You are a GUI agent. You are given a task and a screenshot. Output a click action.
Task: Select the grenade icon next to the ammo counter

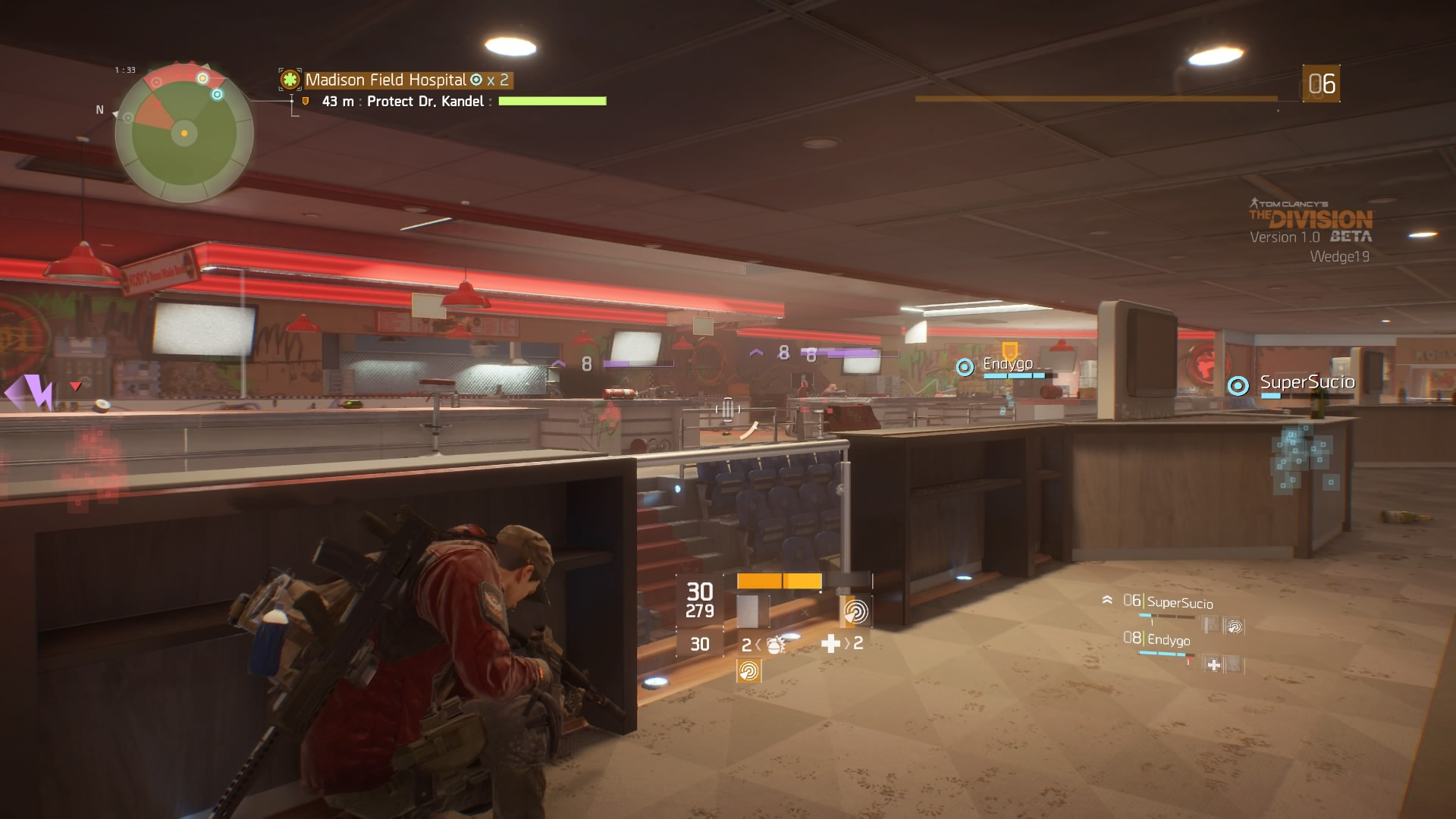click(775, 647)
